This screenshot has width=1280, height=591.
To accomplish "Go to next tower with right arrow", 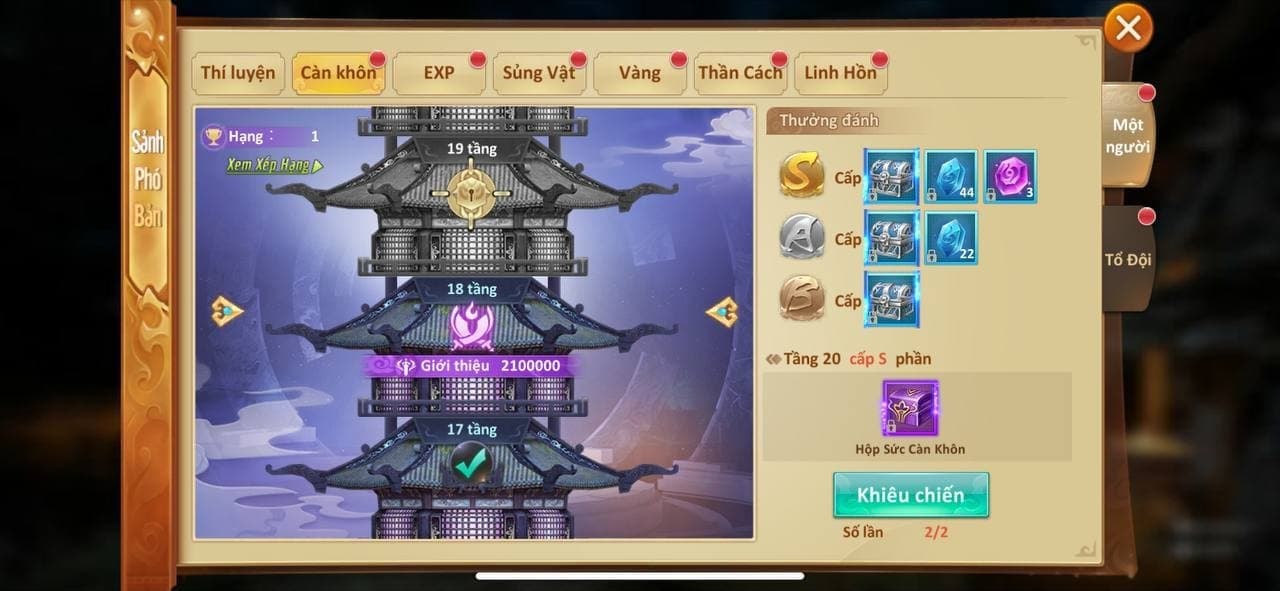I will click(x=721, y=311).
